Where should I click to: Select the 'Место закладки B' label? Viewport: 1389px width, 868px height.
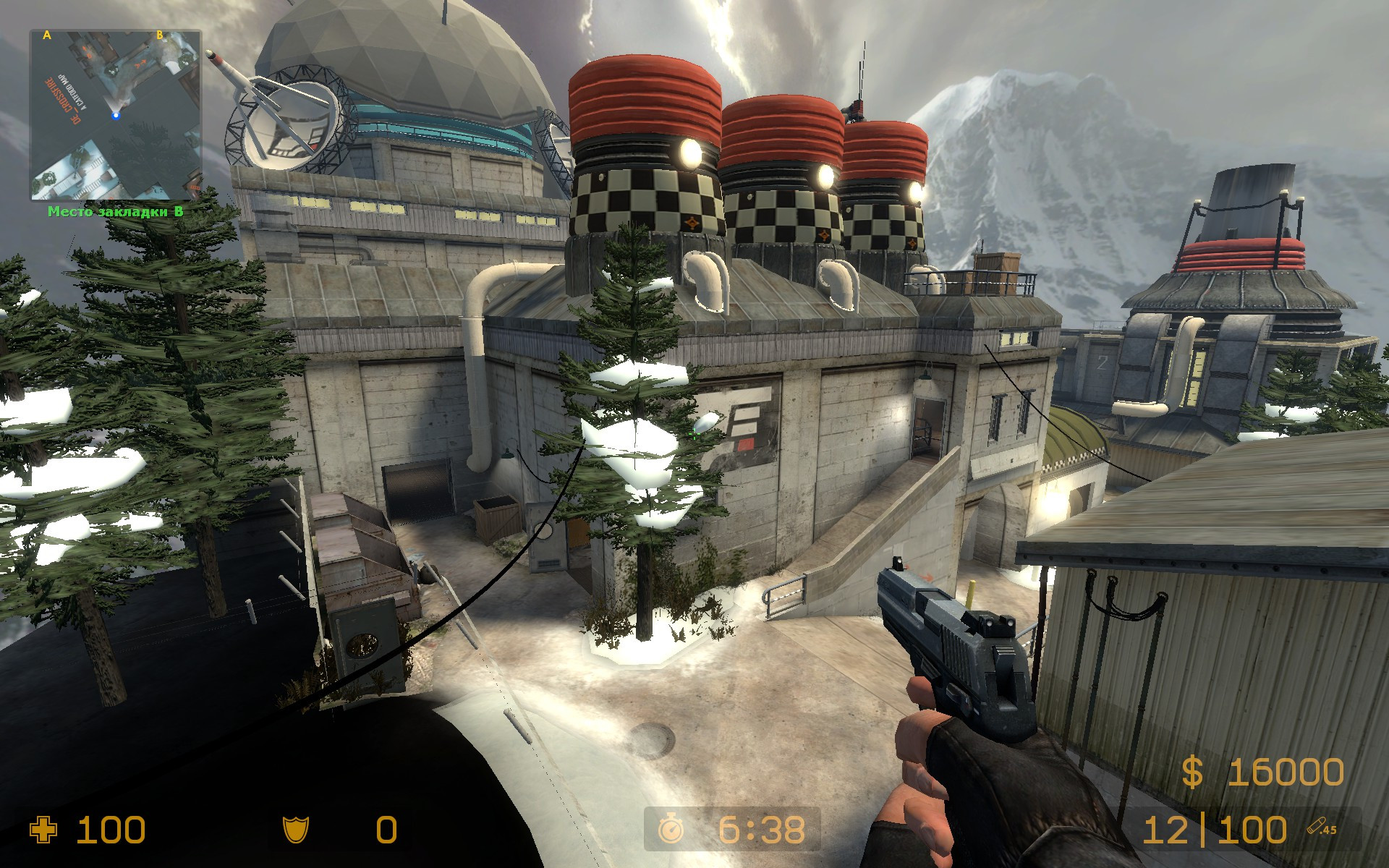[x=116, y=212]
